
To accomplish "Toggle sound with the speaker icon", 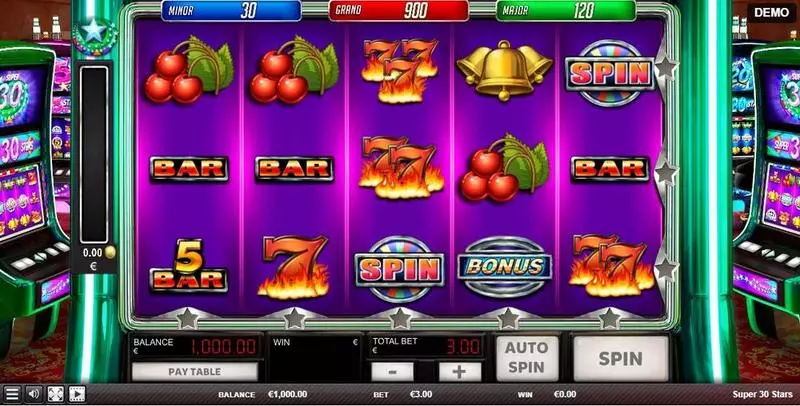I will pos(33,394).
